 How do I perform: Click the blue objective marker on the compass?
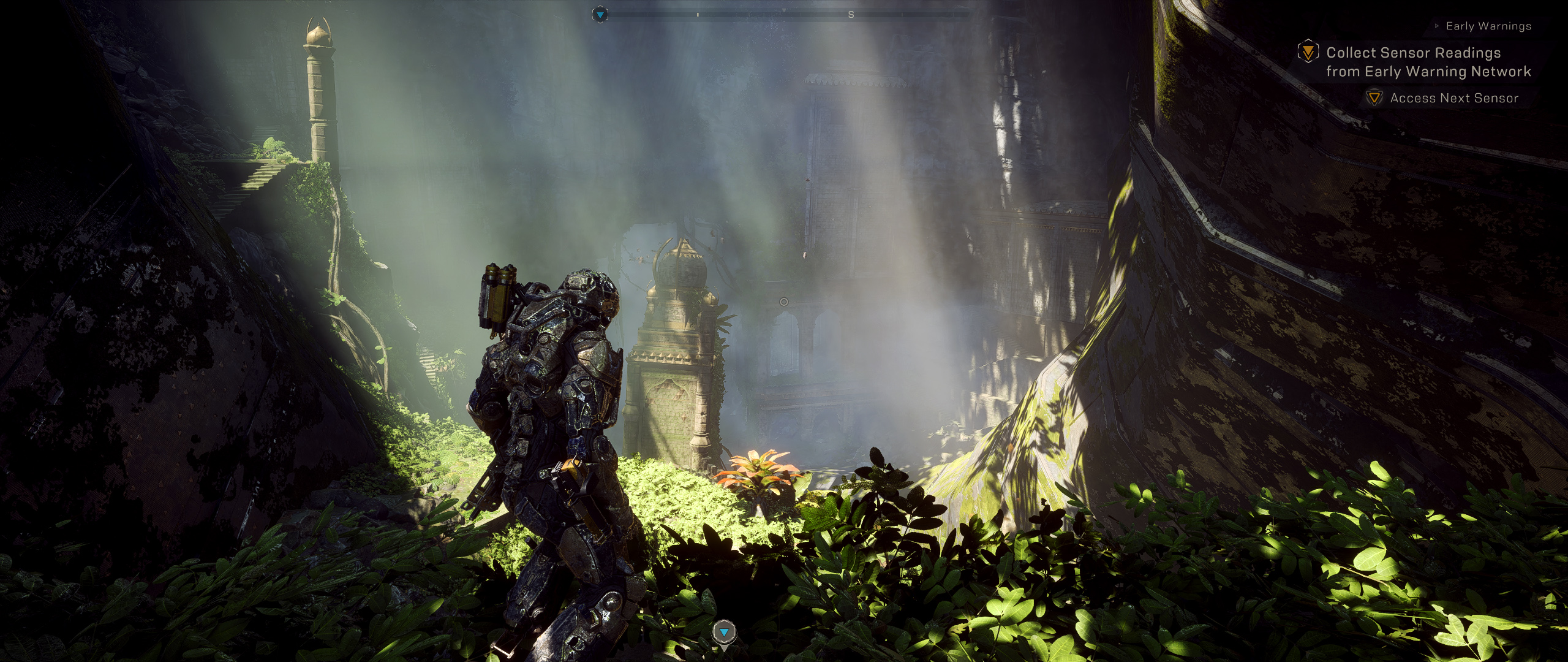601,14
